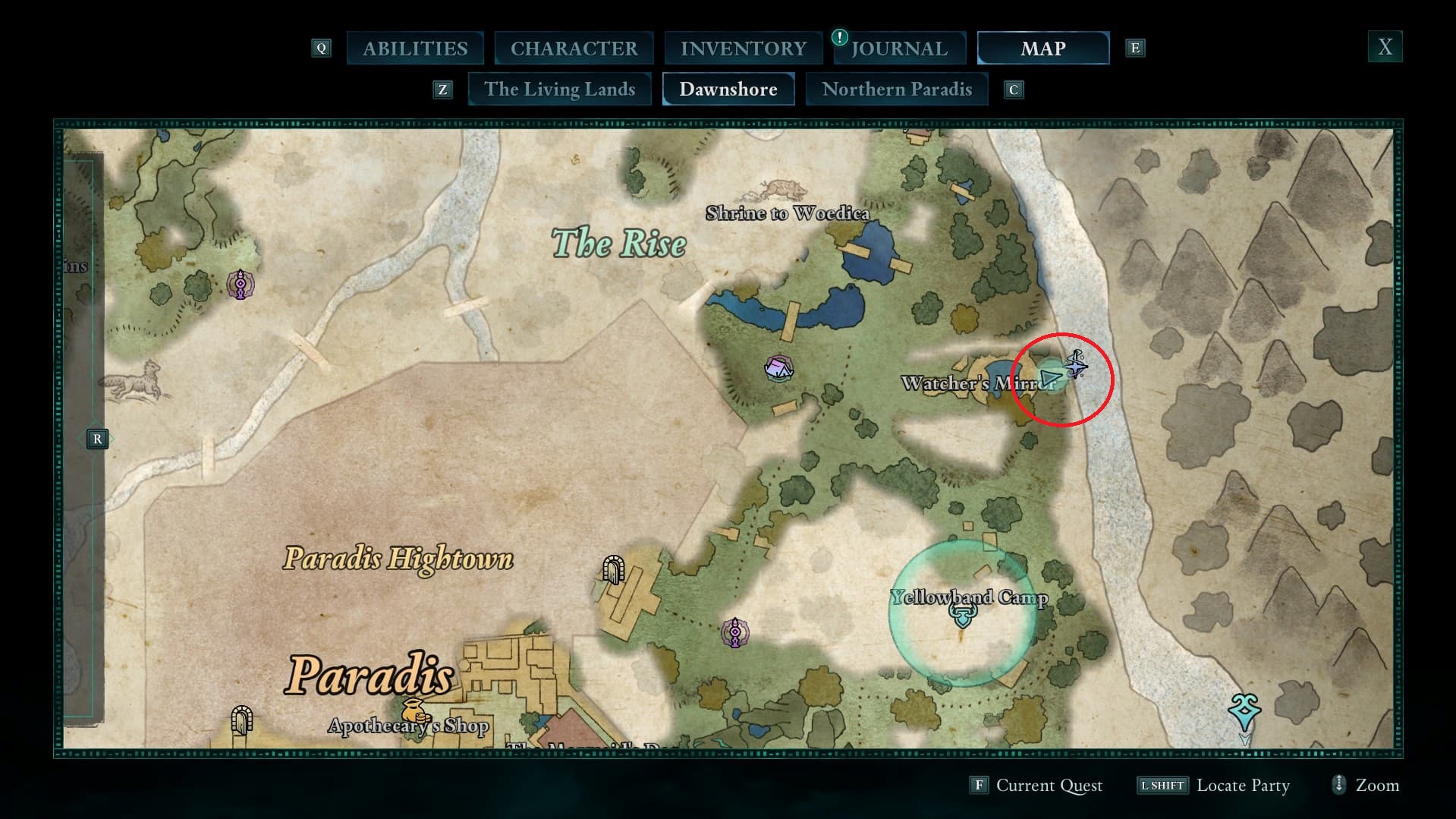Viewport: 1456px width, 819px height.
Task: Close the map with the X button
Action: click(1385, 46)
